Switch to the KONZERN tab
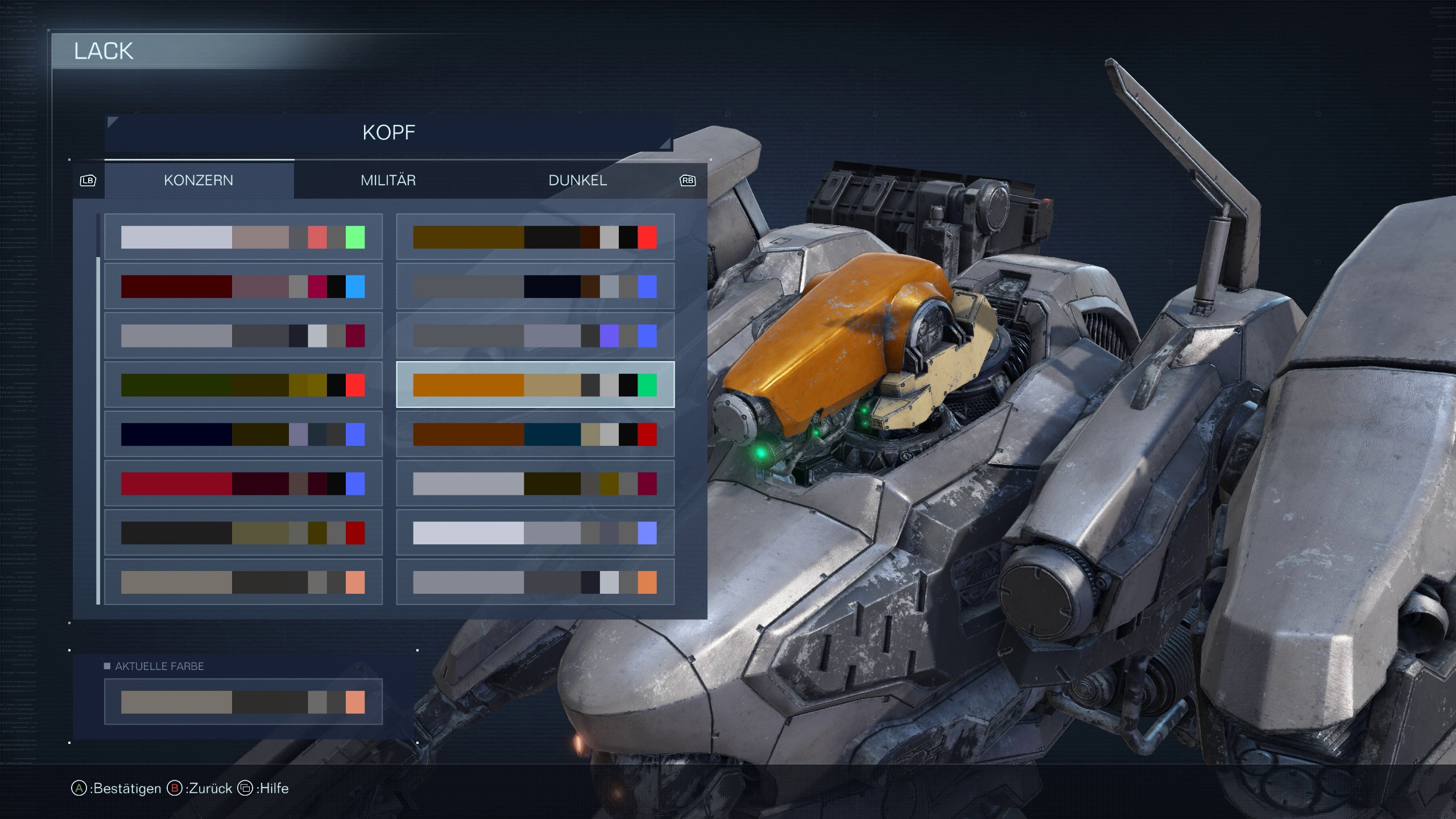The image size is (1456, 819). [x=198, y=180]
